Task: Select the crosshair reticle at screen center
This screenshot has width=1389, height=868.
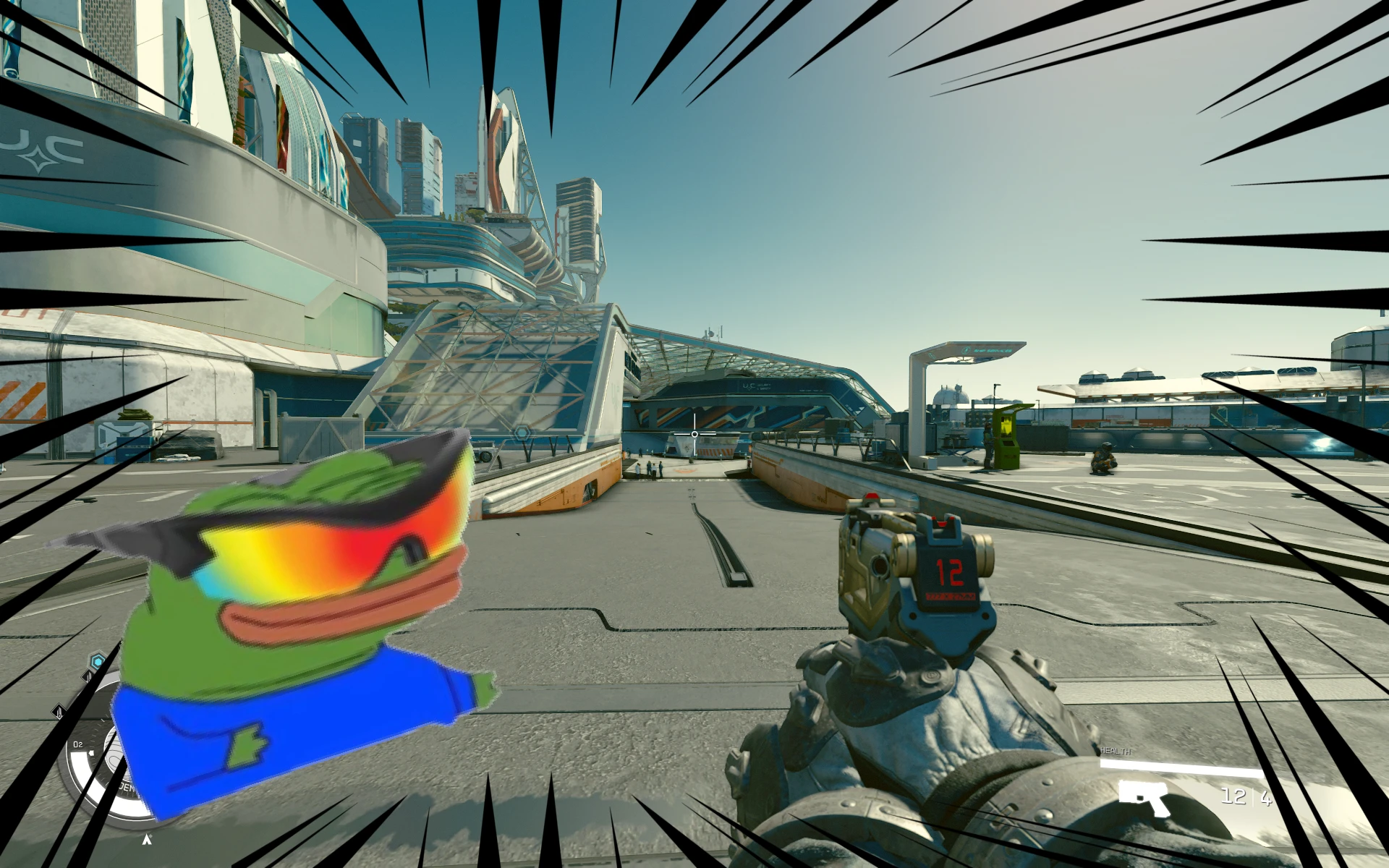Action: pos(693,433)
